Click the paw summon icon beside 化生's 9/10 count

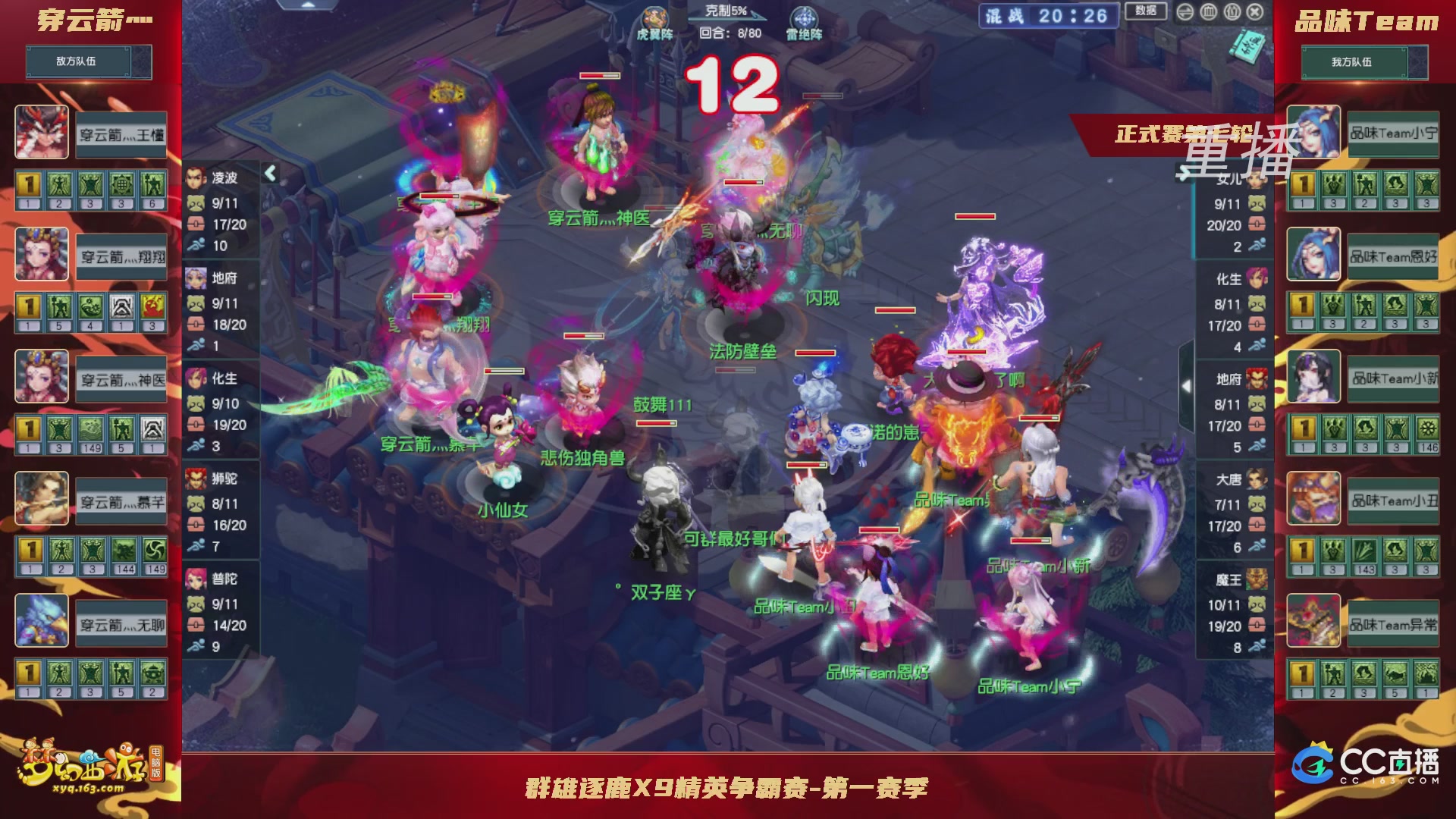[197, 404]
